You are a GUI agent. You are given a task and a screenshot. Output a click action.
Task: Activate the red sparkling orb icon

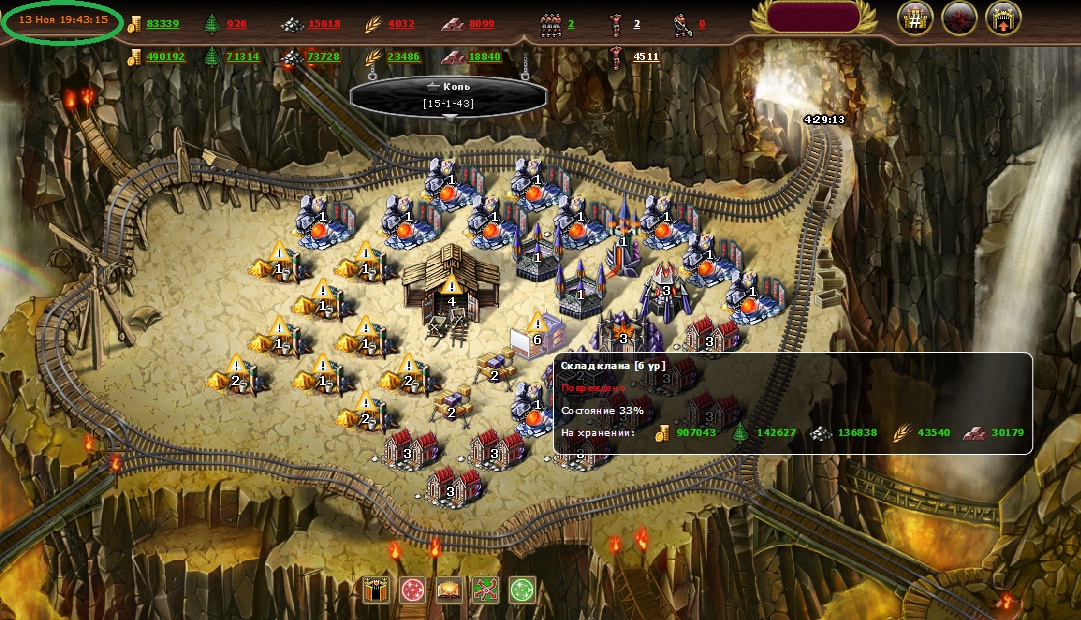[413, 590]
